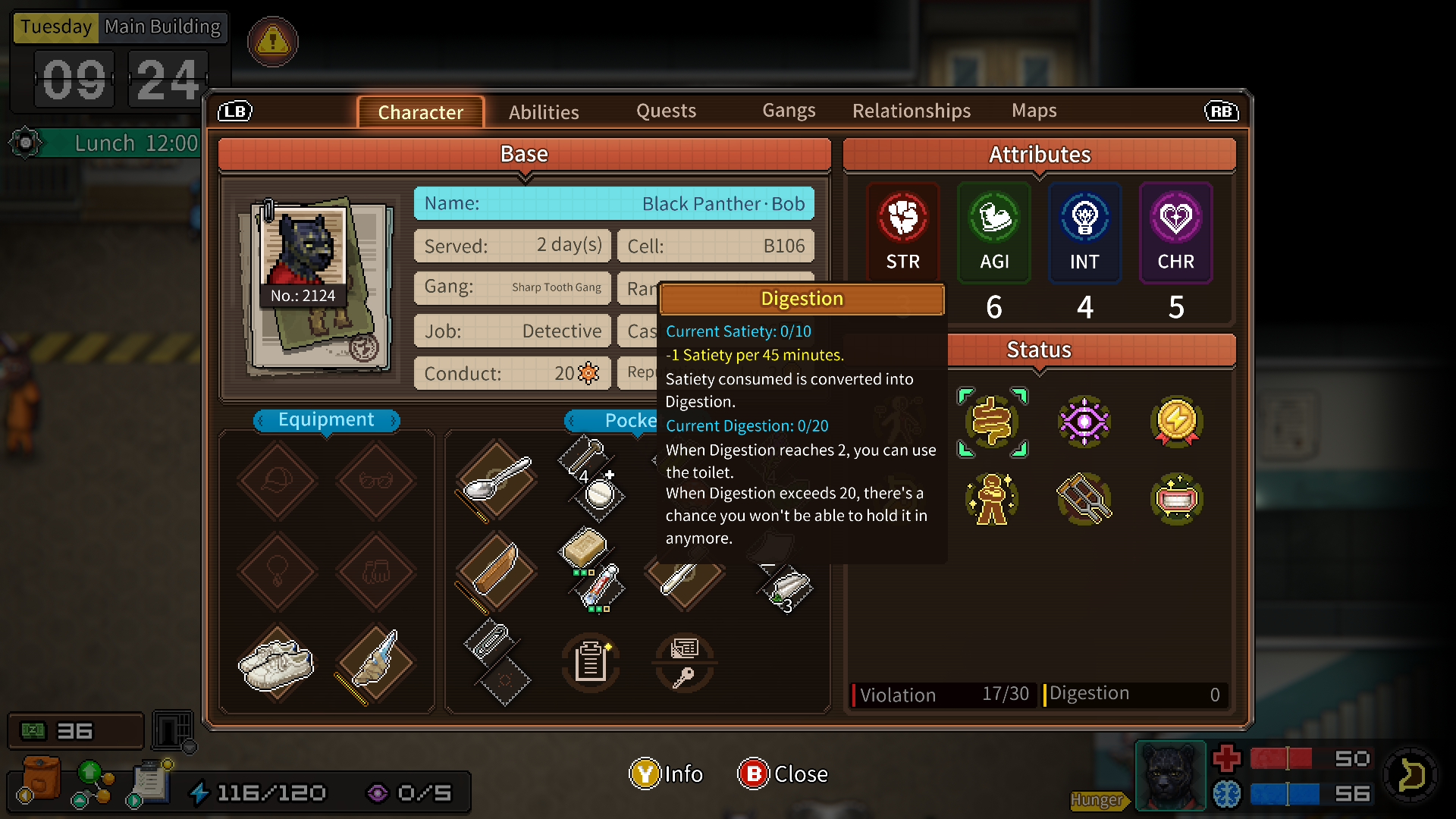Select the gold lightning medal status

point(1176,422)
